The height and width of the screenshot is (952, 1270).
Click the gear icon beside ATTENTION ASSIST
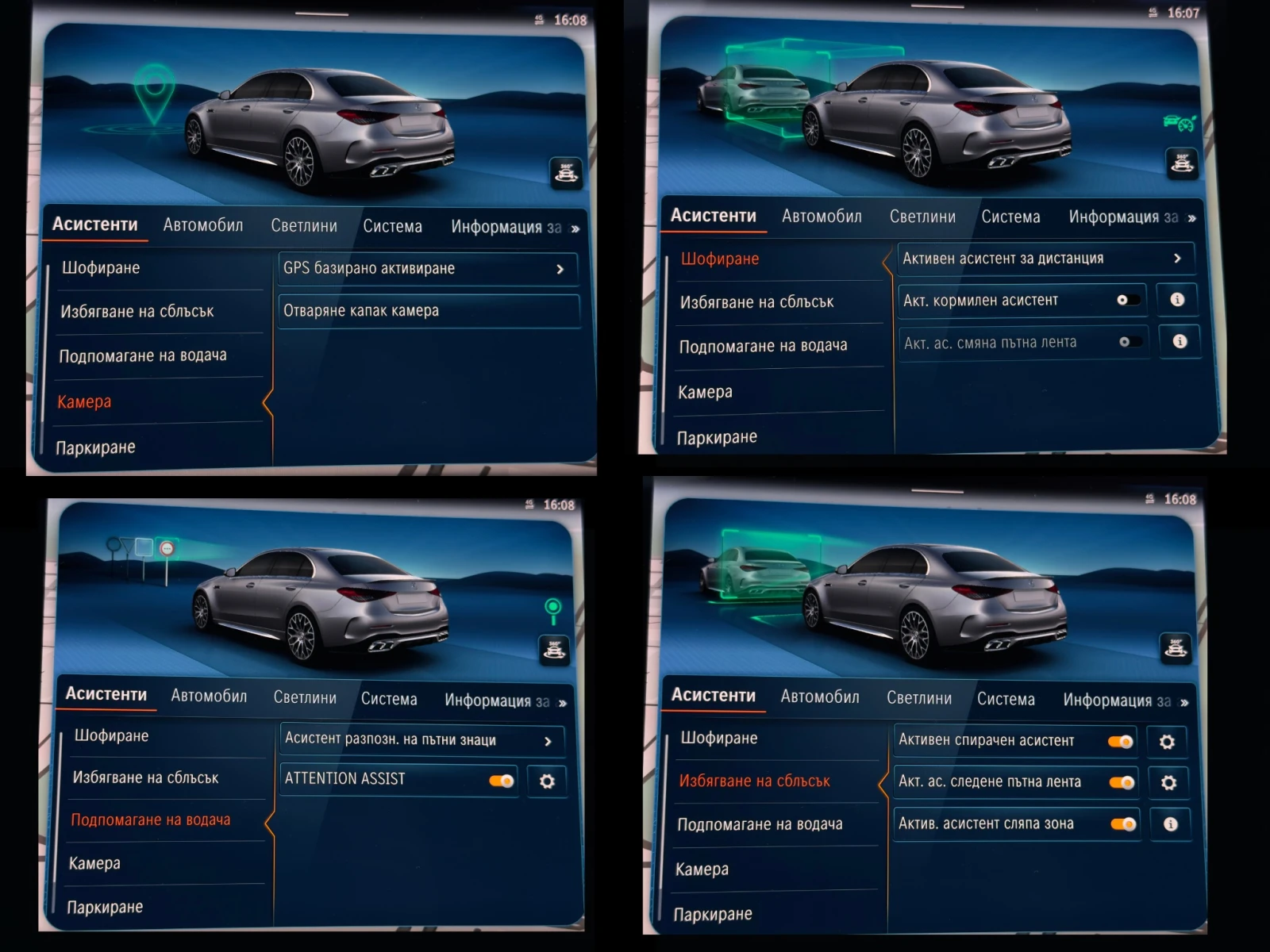pos(547,780)
